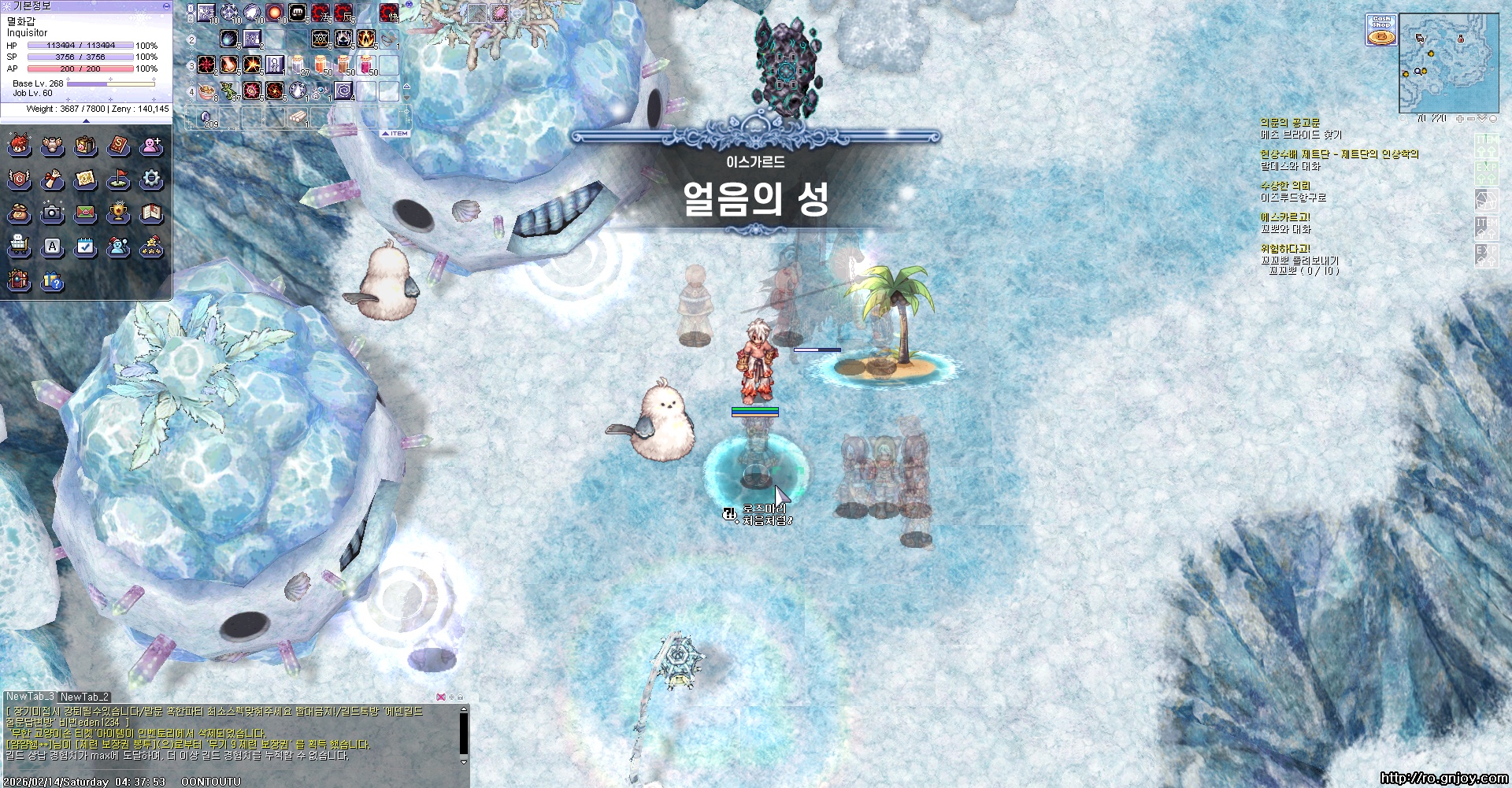Screen dimensions: 1512x788
Task: Collapse the minimap with the double-chevron
Action: click(x=1482, y=118)
